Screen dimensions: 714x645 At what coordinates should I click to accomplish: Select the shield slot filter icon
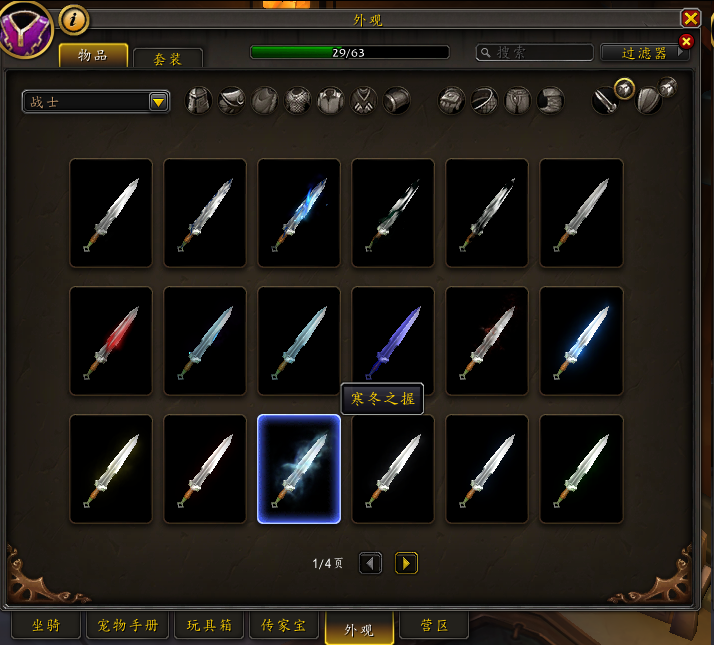click(x=649, y=100)
